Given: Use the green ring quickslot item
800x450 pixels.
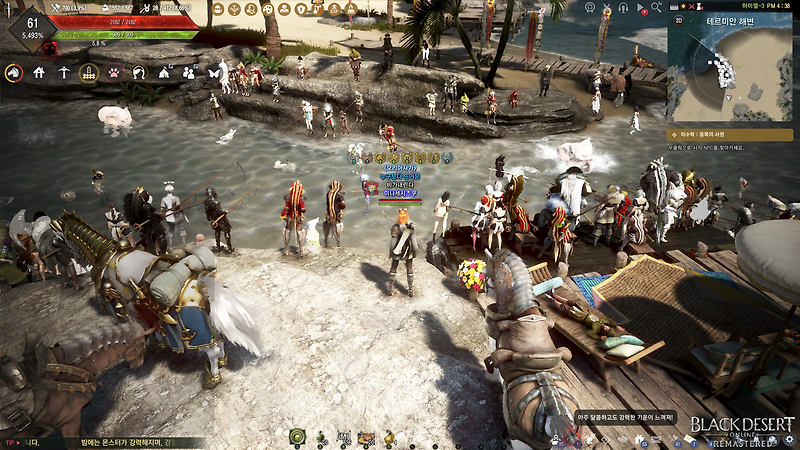Looking at the screenshot, I should pos(298,437).
